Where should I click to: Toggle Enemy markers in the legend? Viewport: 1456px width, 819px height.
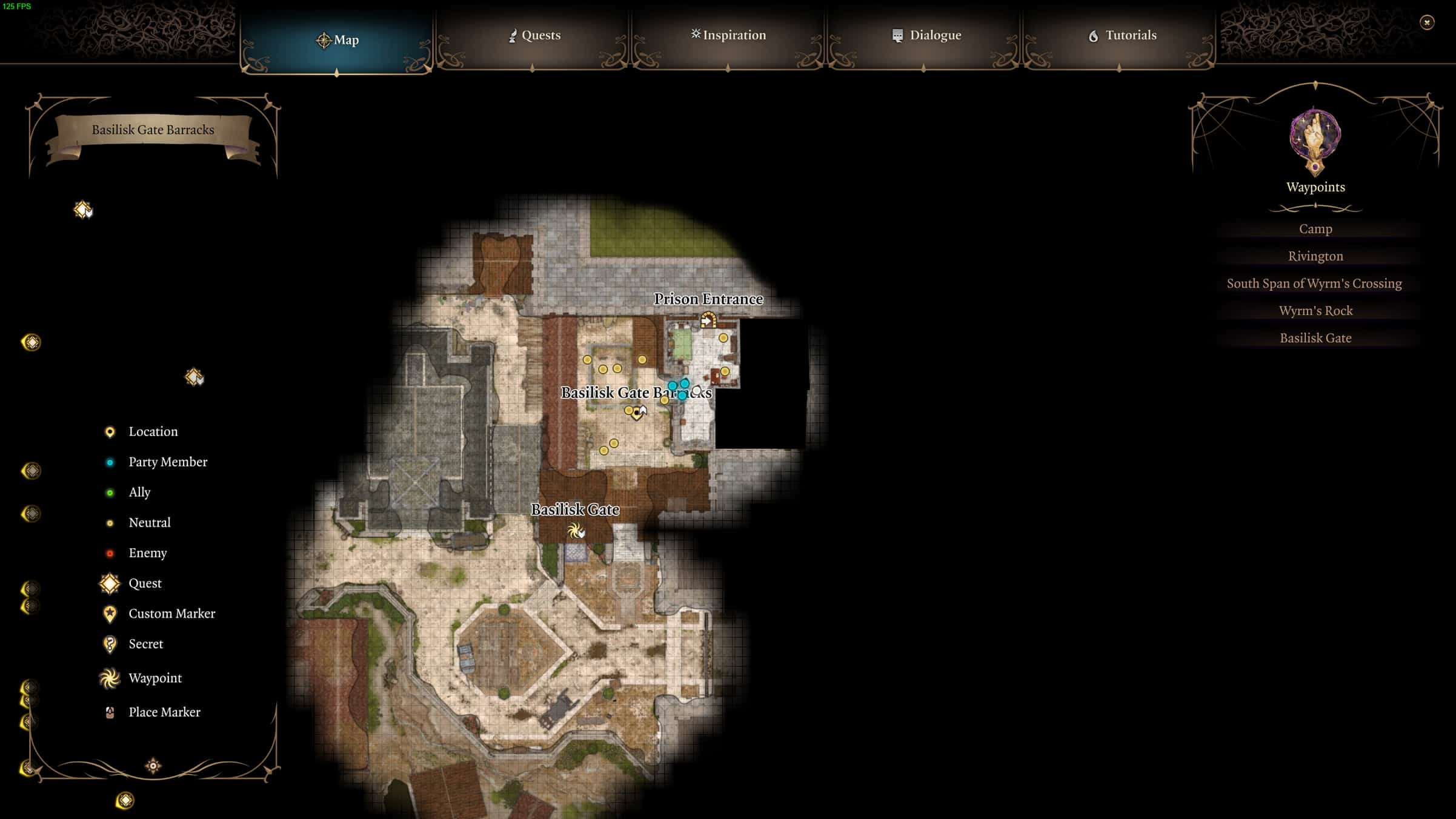110,552
